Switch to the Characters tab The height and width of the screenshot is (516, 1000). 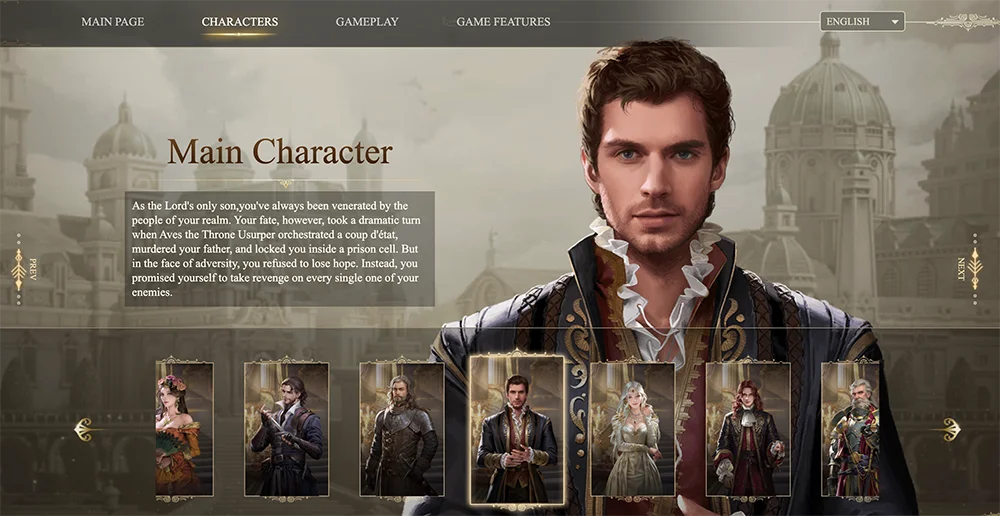point(240,22)
